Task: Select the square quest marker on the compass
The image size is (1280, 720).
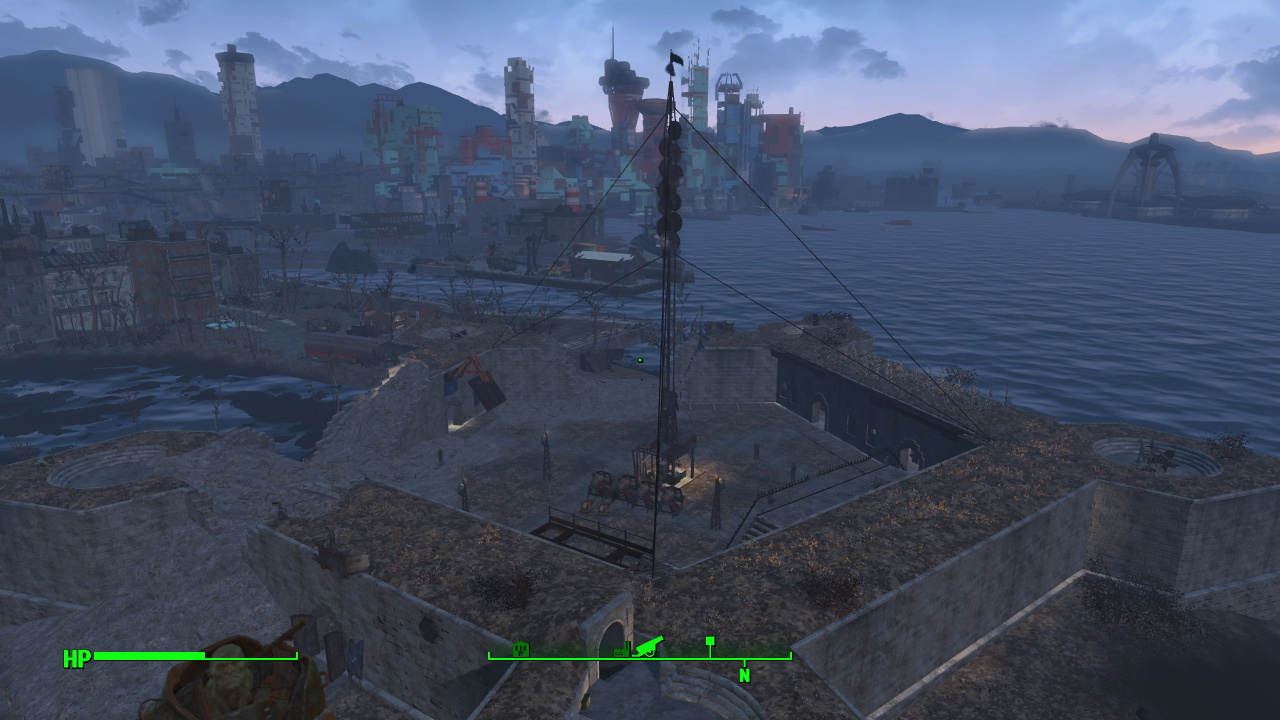Action: (710, 641)
